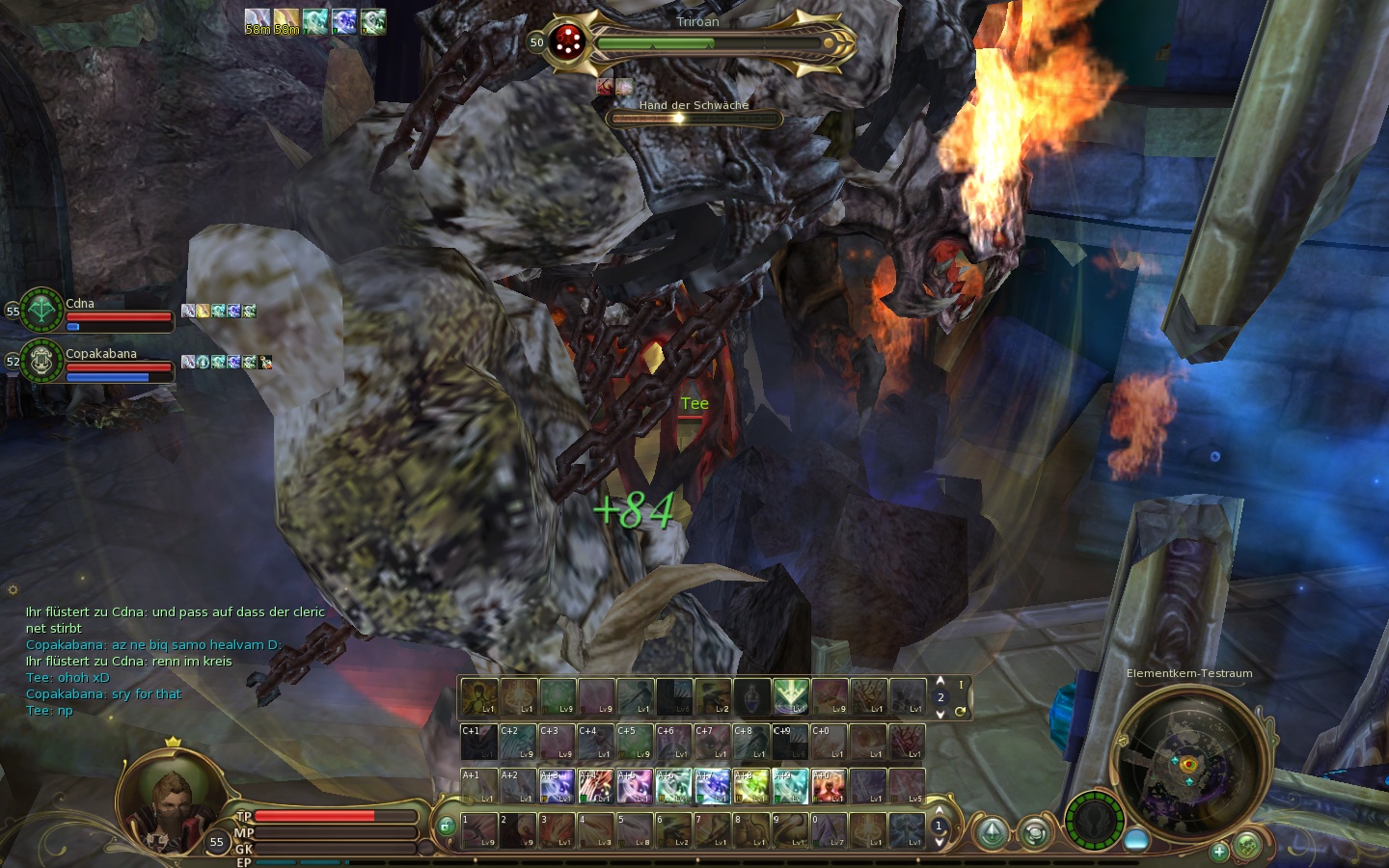Switch upper hotbar page up from 2
The height and width of the screenshot is (868, 1389).
click(x=940, y=682)
